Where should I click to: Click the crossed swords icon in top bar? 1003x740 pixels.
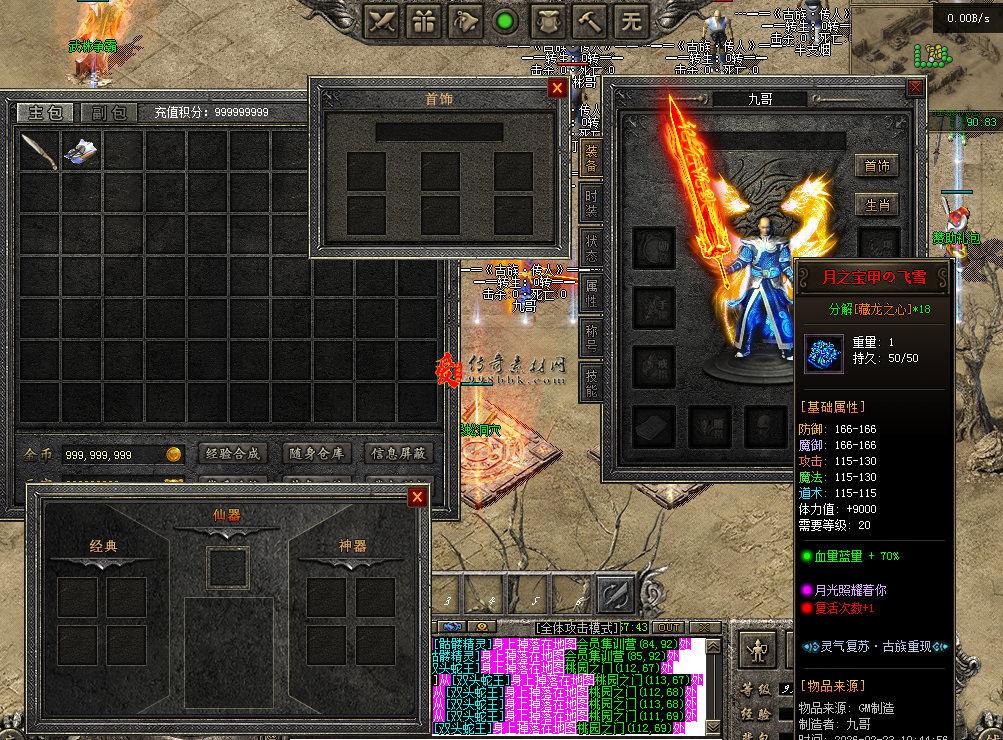[382, 21]
